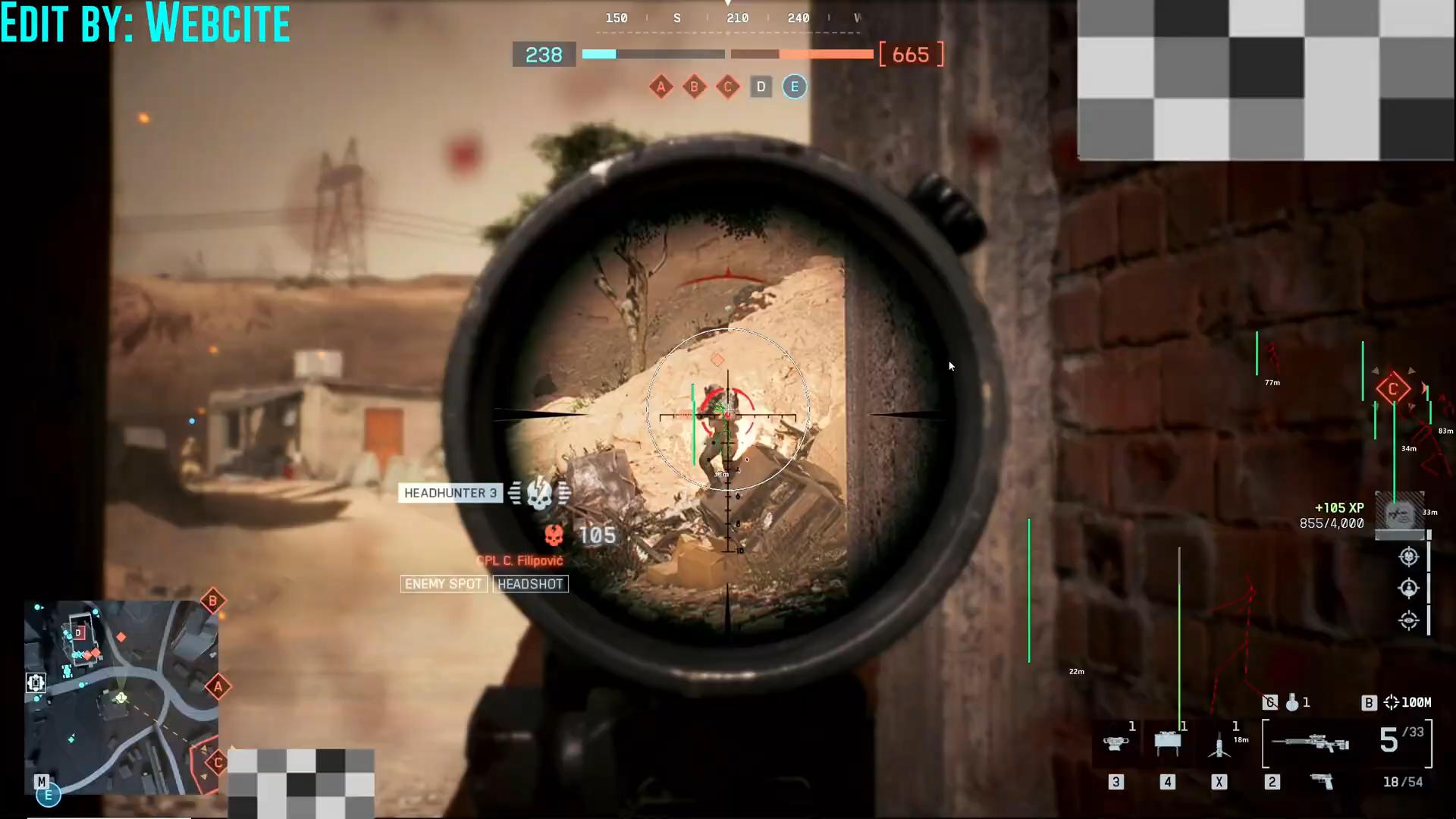Click objective B marker on minimap edge

pyautogui.click(x=213, y=601)
